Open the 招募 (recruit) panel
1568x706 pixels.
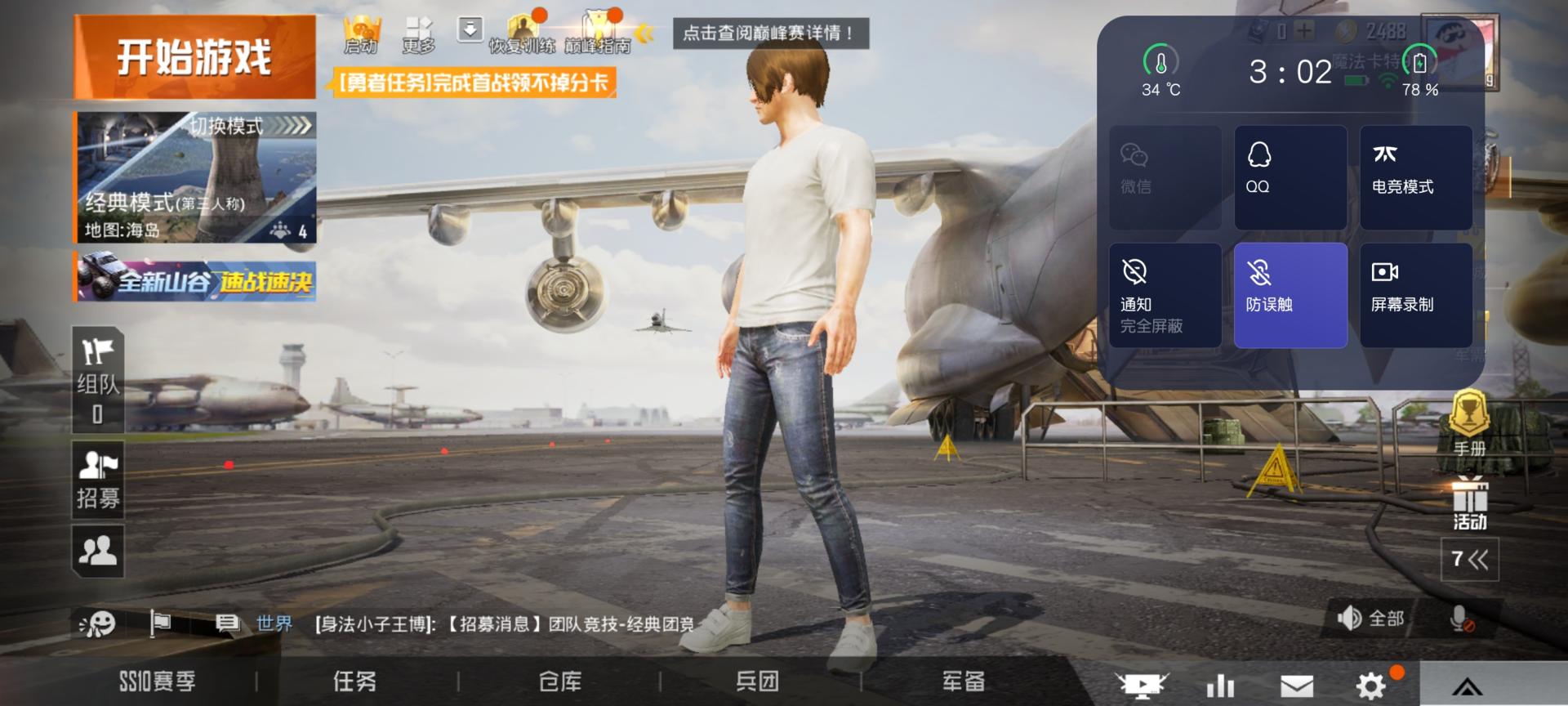(x=98, y=480)
